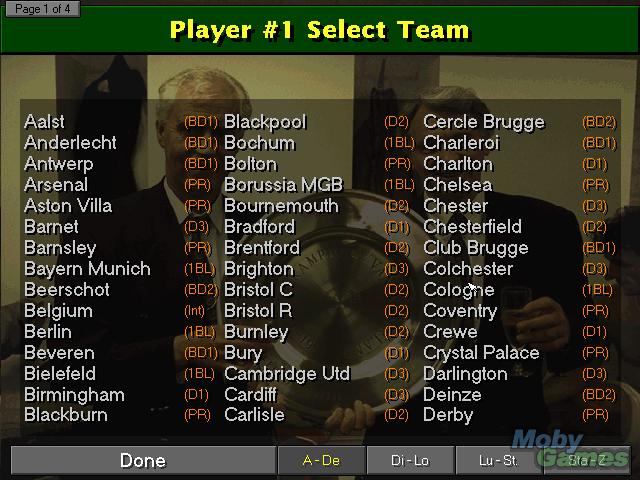This screenshot has width=640, height=480.
Task: Select the Belgium international team
Action: pos(58,311)
